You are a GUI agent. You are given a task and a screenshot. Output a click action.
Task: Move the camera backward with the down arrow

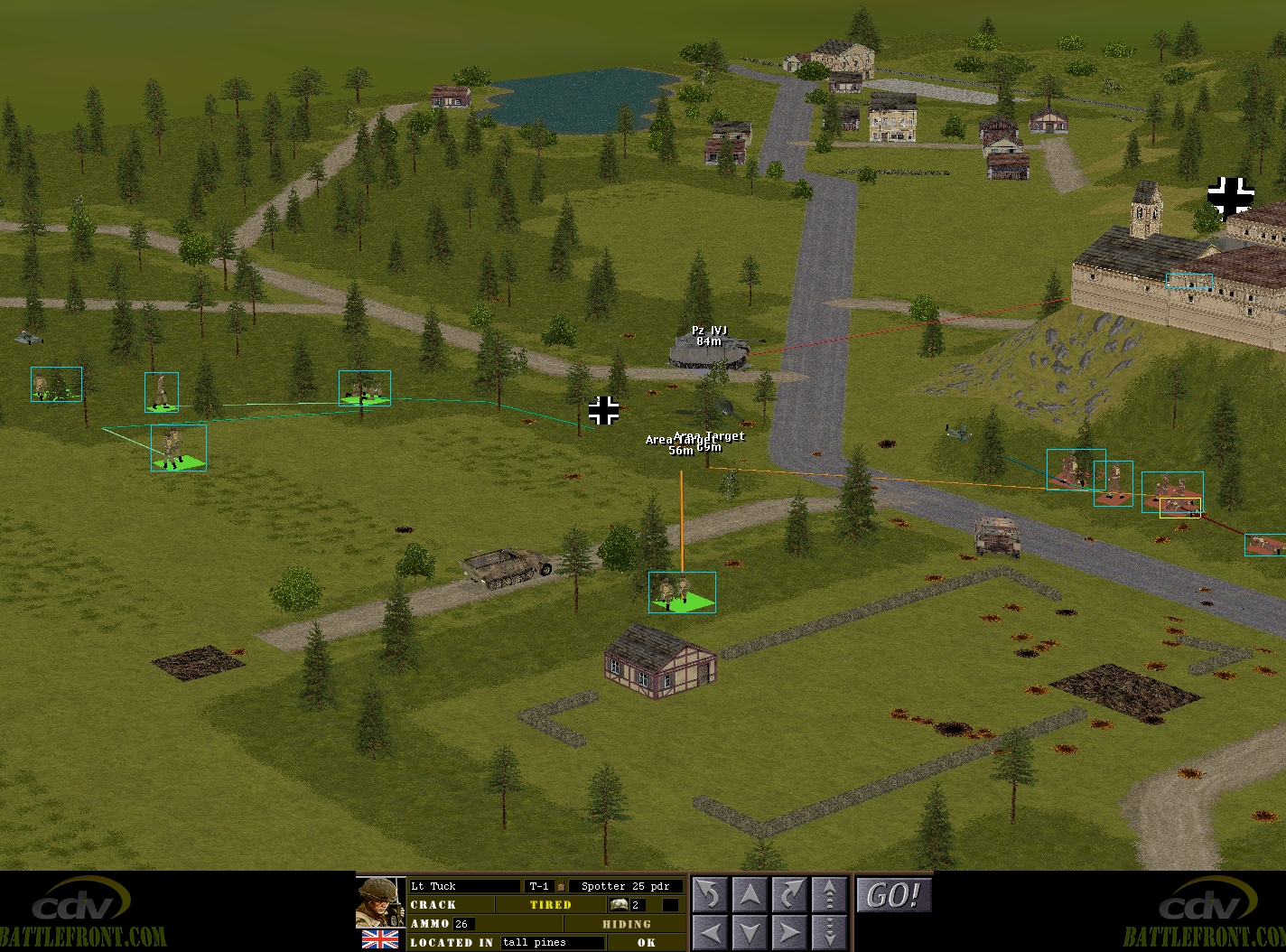750,931
